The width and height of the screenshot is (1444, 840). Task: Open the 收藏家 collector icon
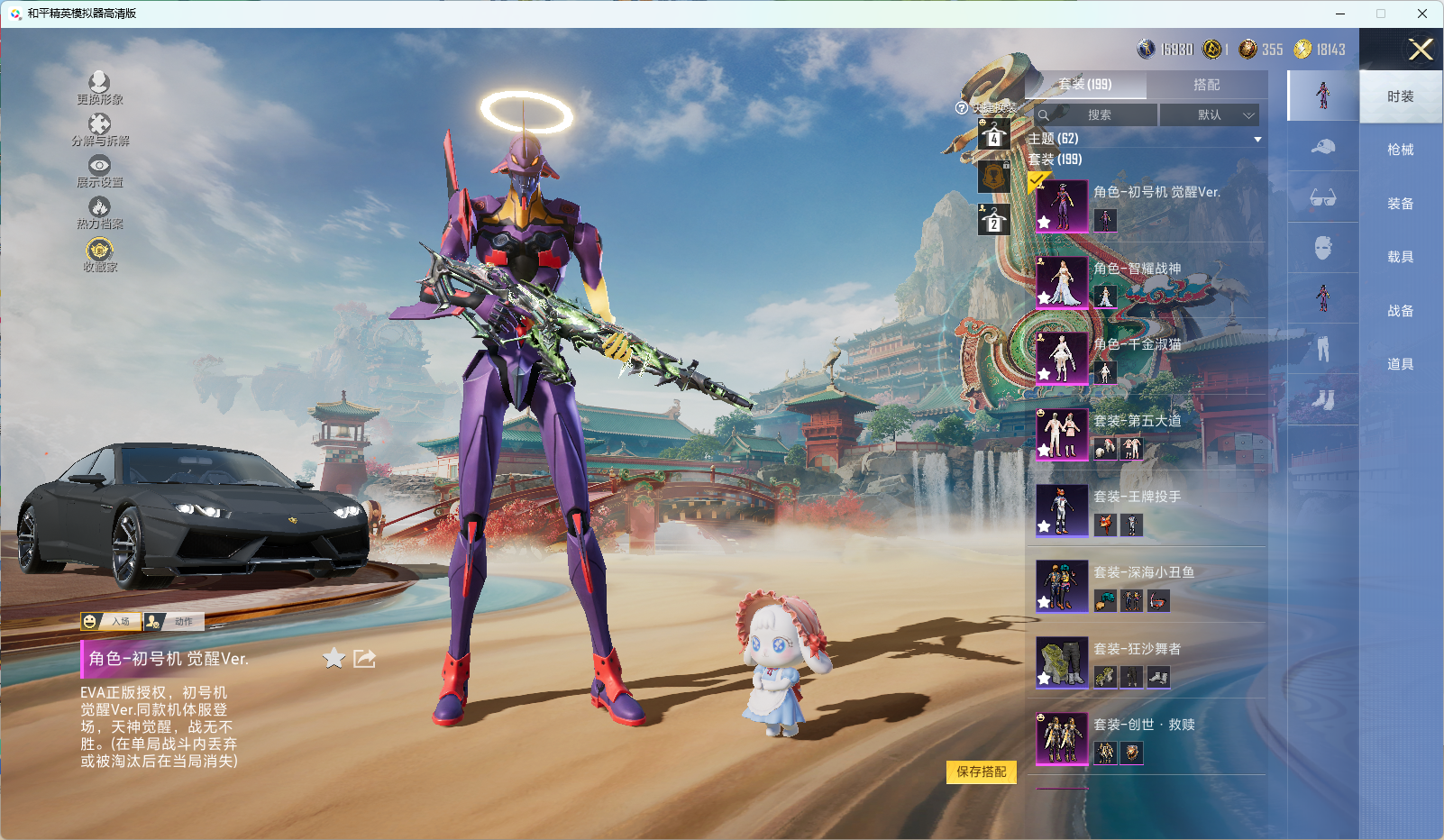point(99,254)
